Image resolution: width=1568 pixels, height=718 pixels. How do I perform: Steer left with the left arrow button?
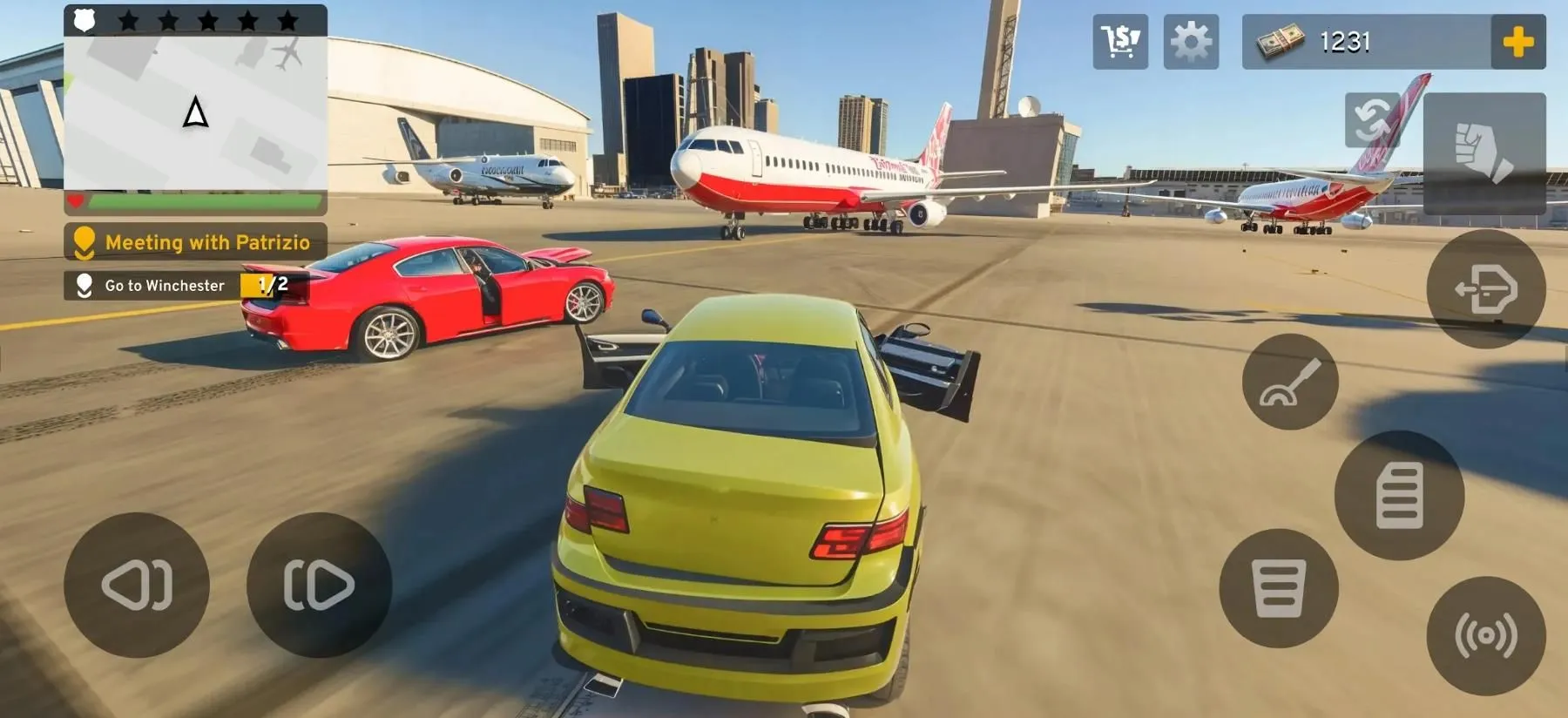pyautogui.click(x=137, y=585)
